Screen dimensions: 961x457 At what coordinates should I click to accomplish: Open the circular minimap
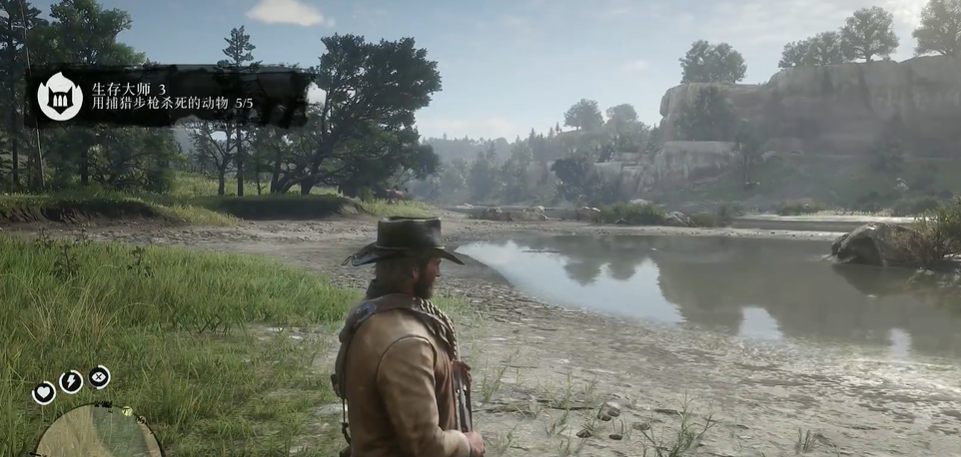tap(98, 435)
